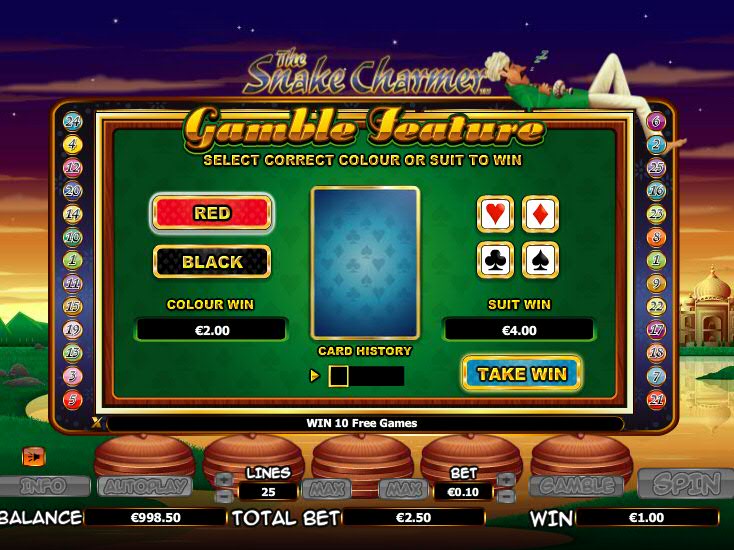Decrease the number of LINES
Viewport: 734px width, 550px height.
click(x=224, y=495)
